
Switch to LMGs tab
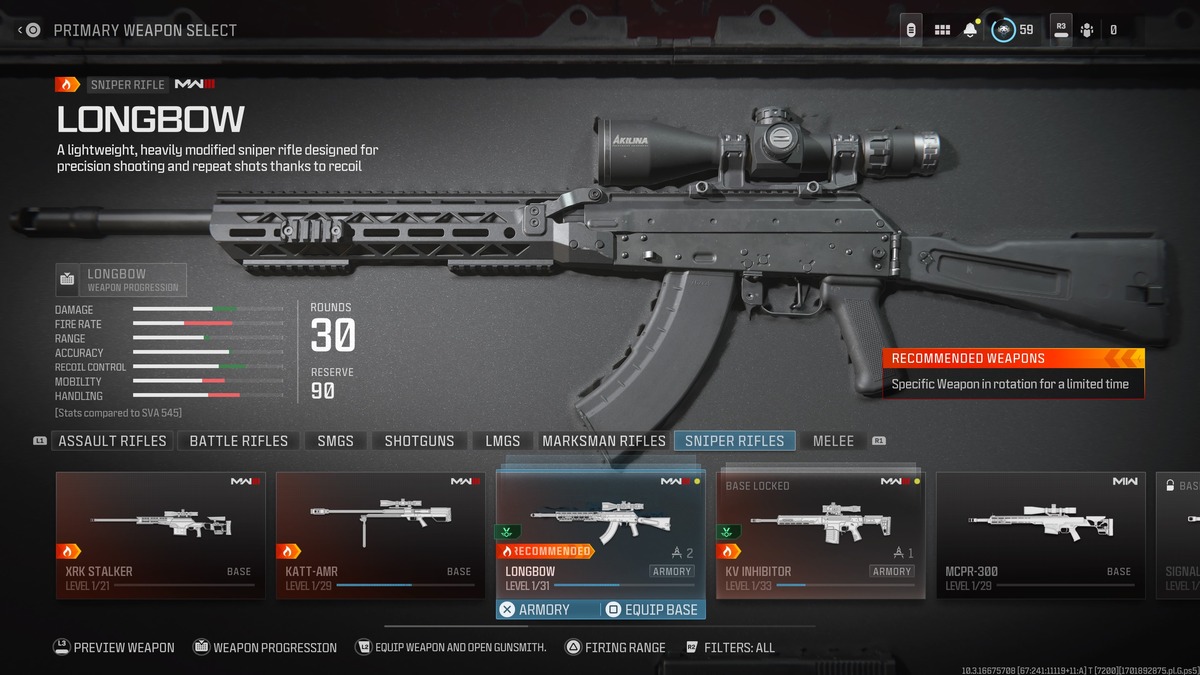pos(502,441)
